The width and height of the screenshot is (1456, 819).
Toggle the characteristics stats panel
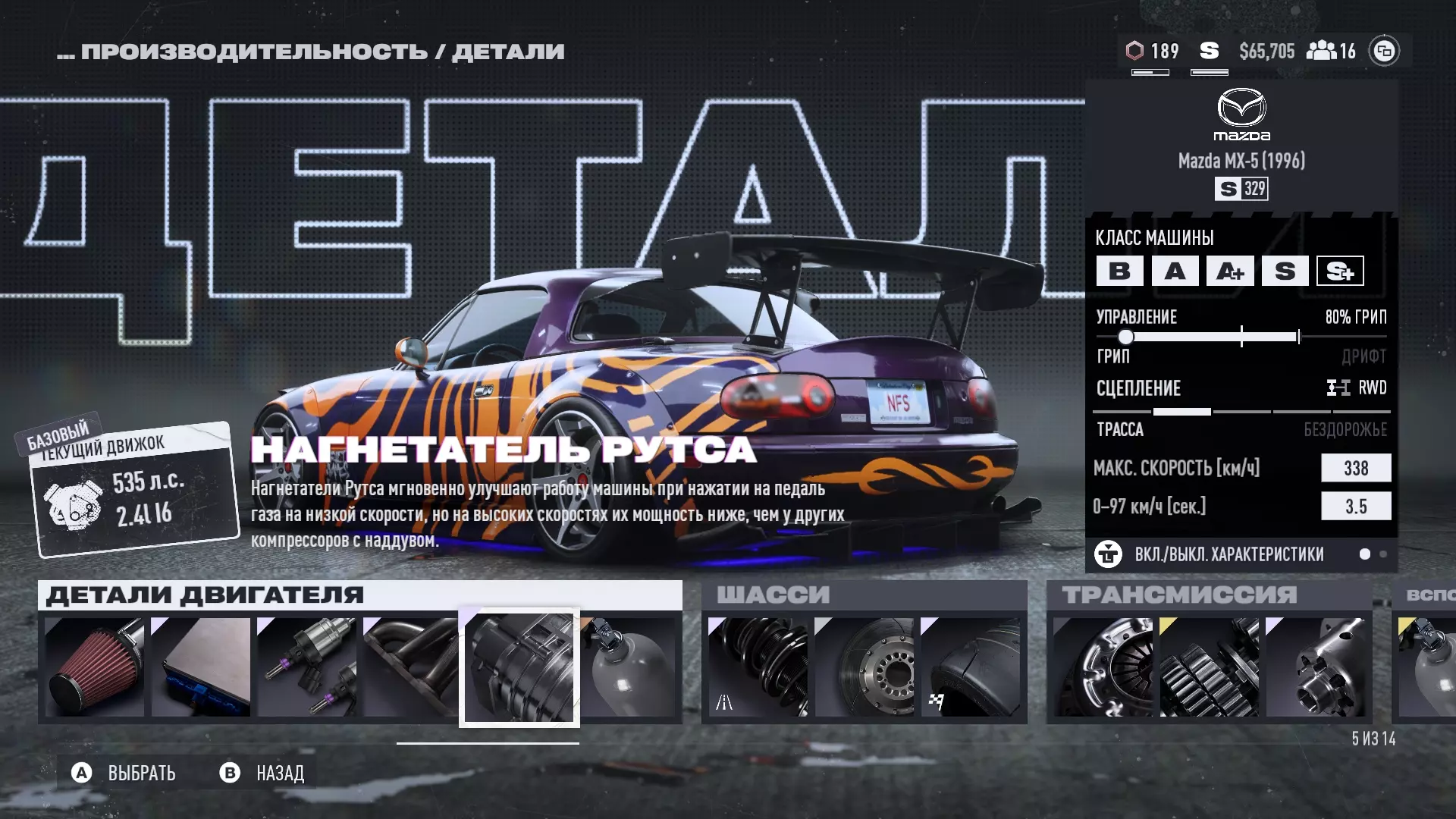point(1228,554)
